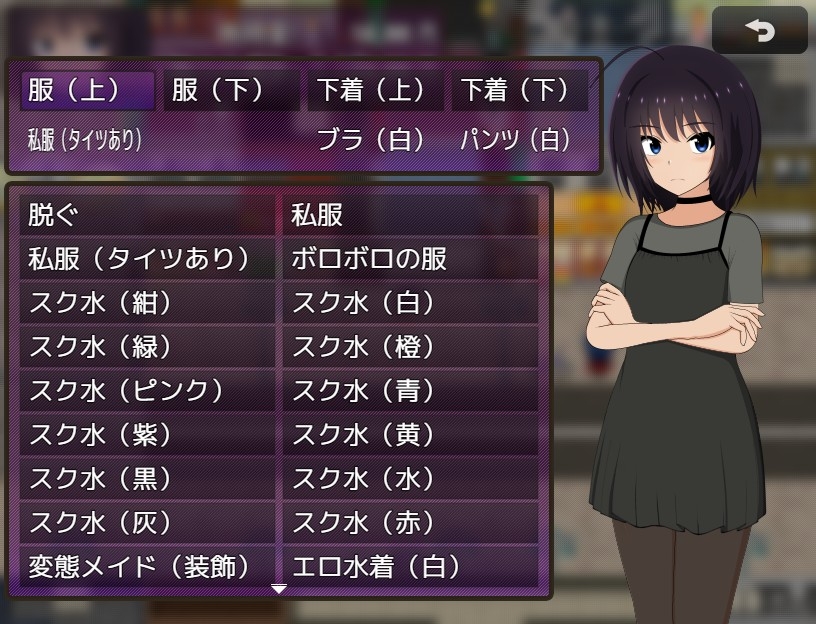The width and height of the screenshot is (816, 624).
Task: Pick スク水（紫） from the outfit list
Action: (x=146, y=435)
